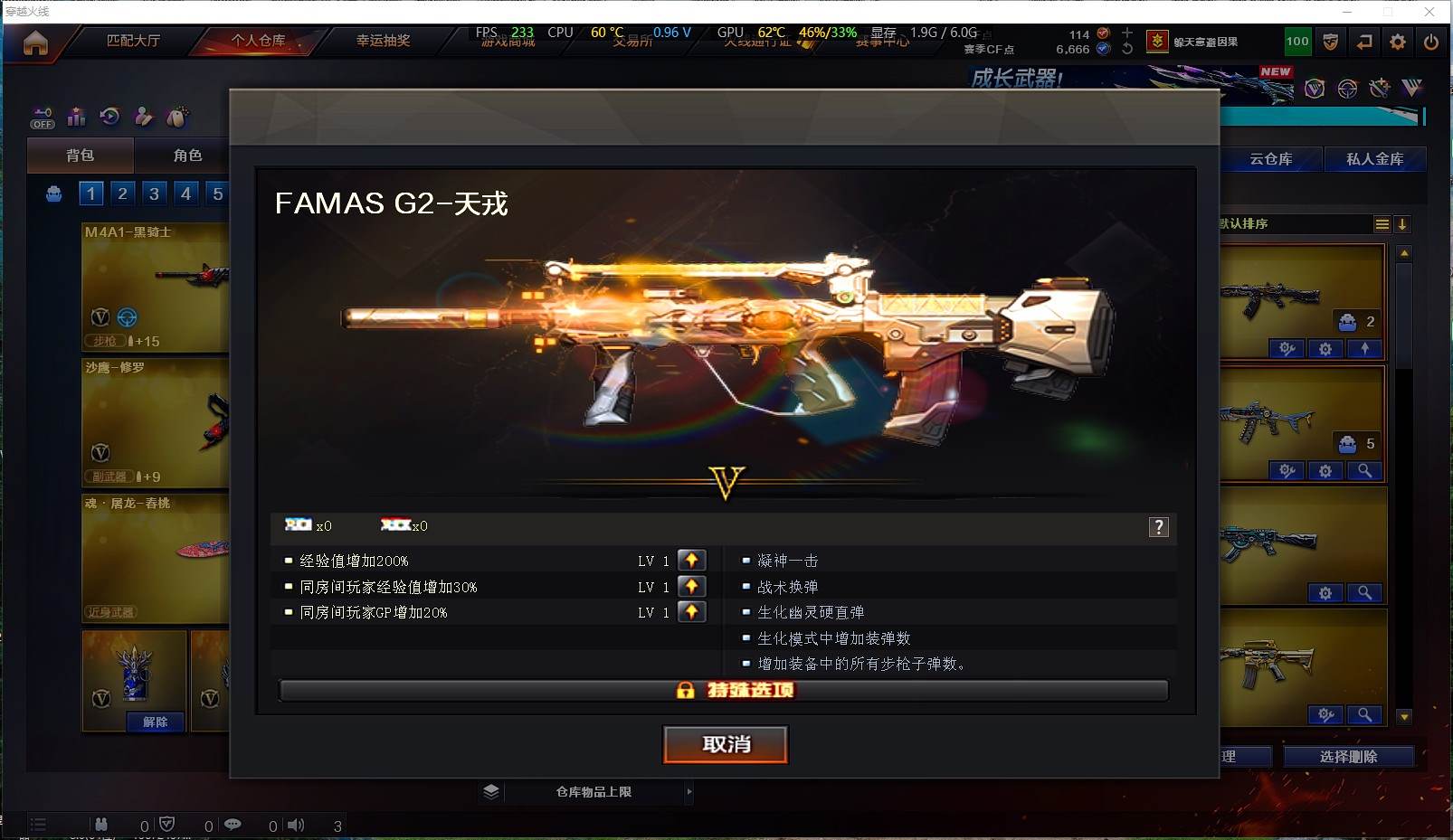The height and width of the screenshot is (840, 1453).
Task: Upgrade the 经验值增加200% perk level
Action: coord(692,561)
